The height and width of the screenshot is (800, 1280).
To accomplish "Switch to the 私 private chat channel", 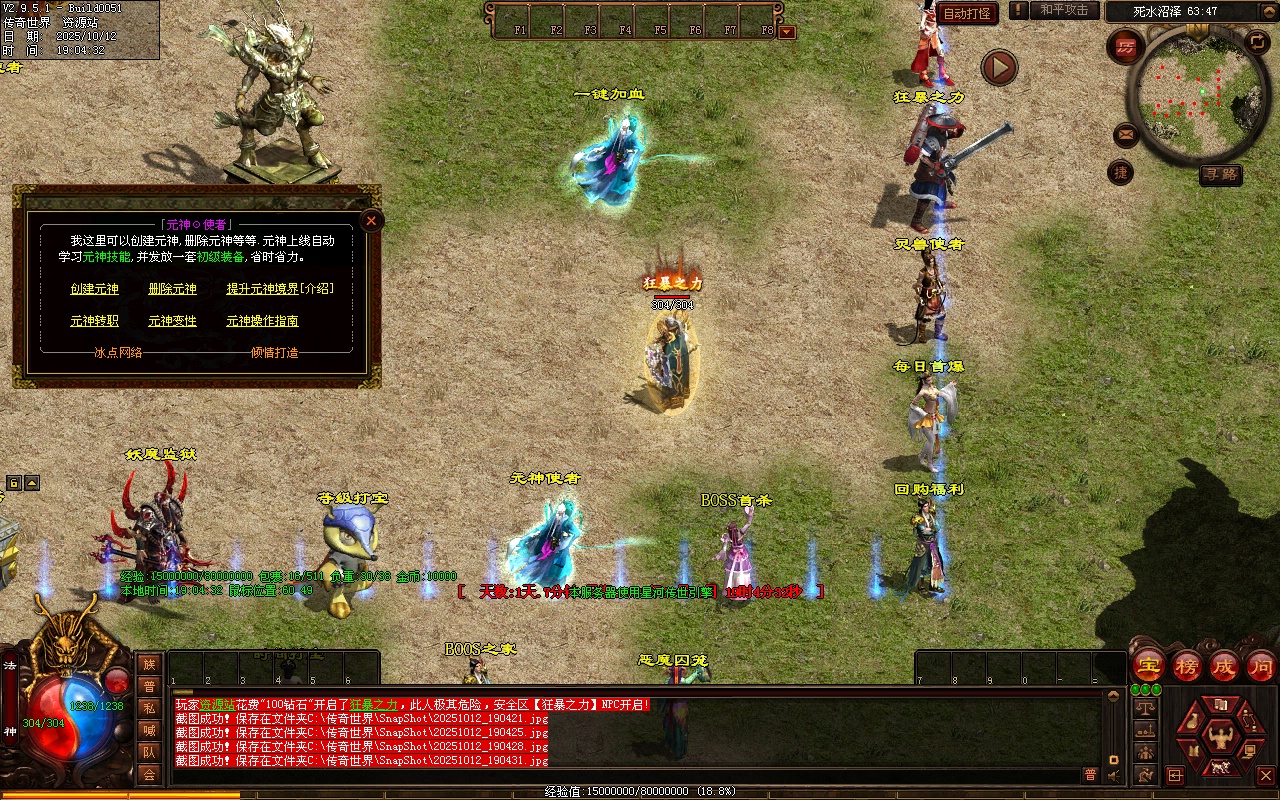I will pyautogui.click(x=149, y=708).
